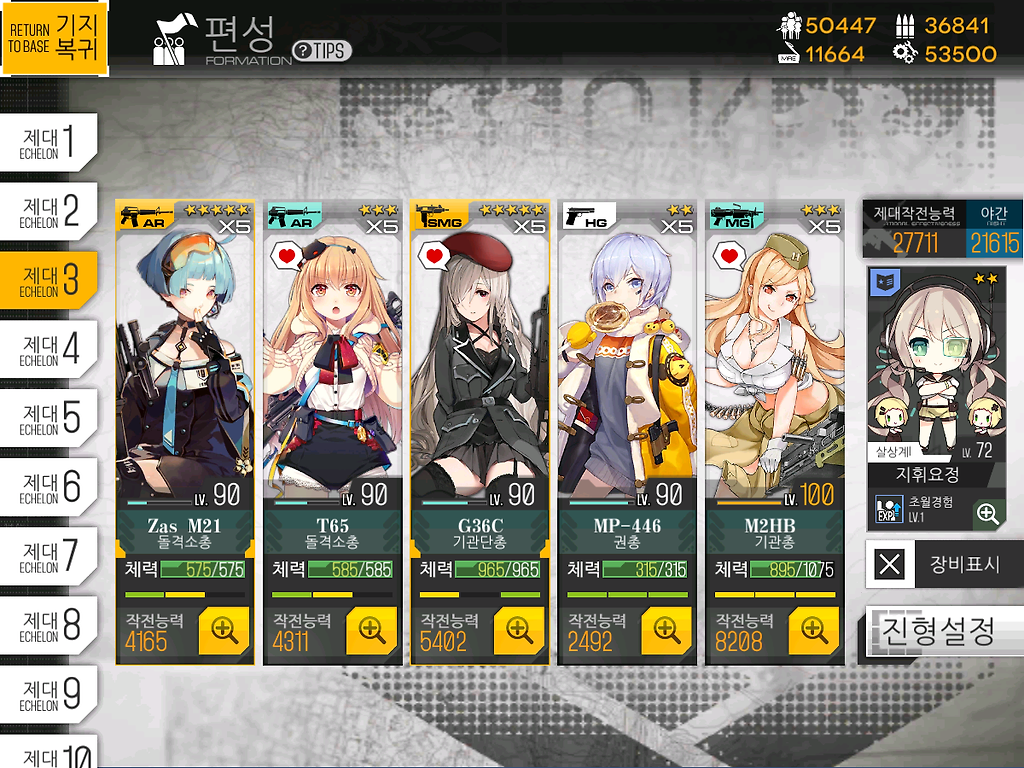Inspect M2HB details with magnifier button
1024x768 pixels.
coord(814,630)
